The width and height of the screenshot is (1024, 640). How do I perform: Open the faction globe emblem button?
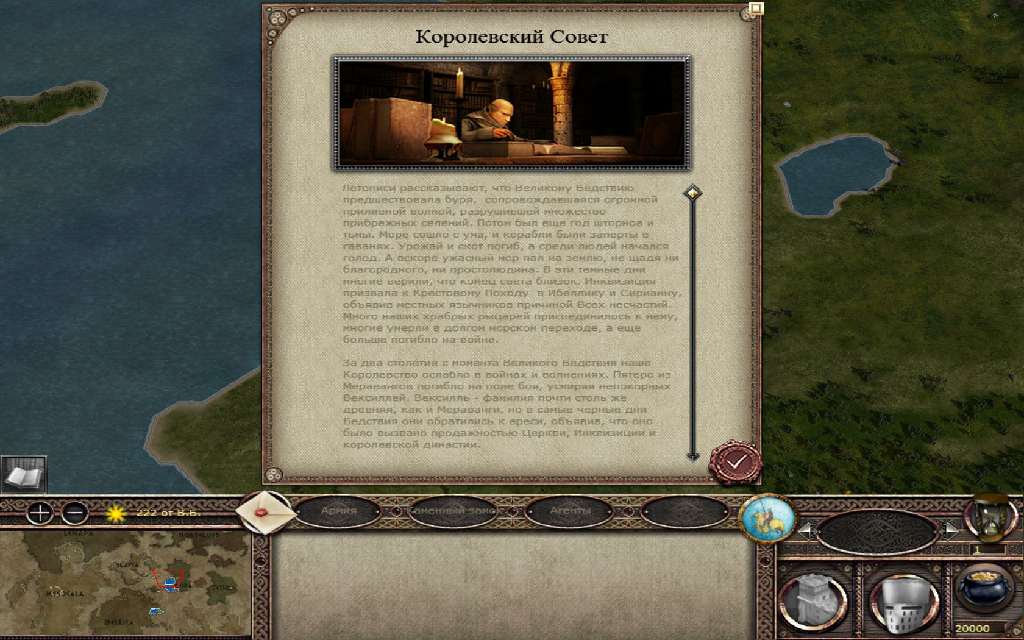click(x=766, y=518)
